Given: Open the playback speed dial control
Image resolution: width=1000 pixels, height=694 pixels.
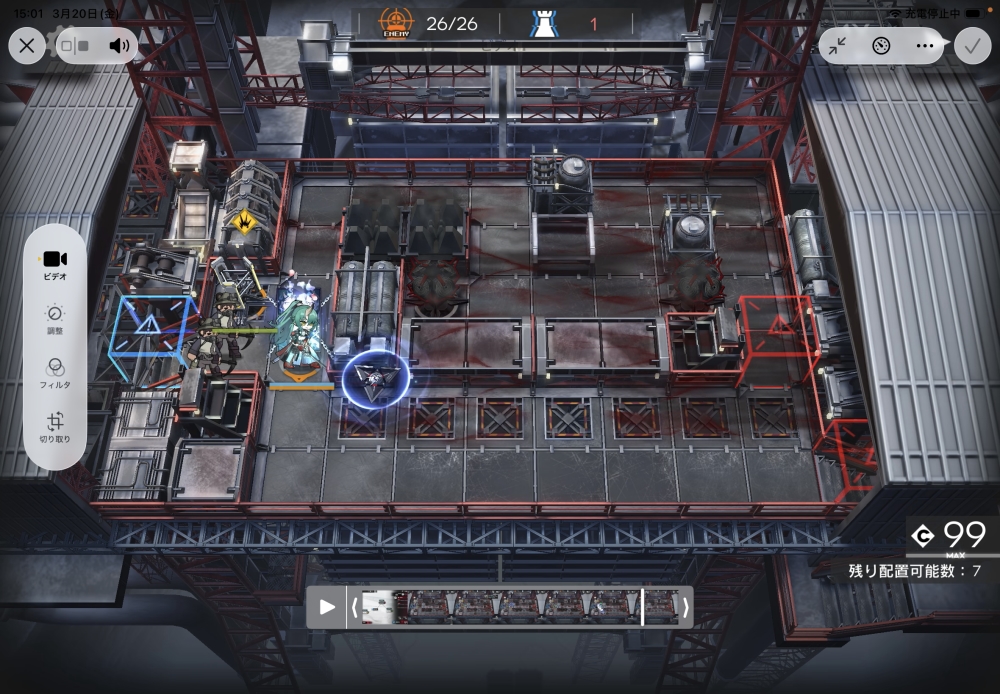Looking at the screenshot, I should coord(881,45).
